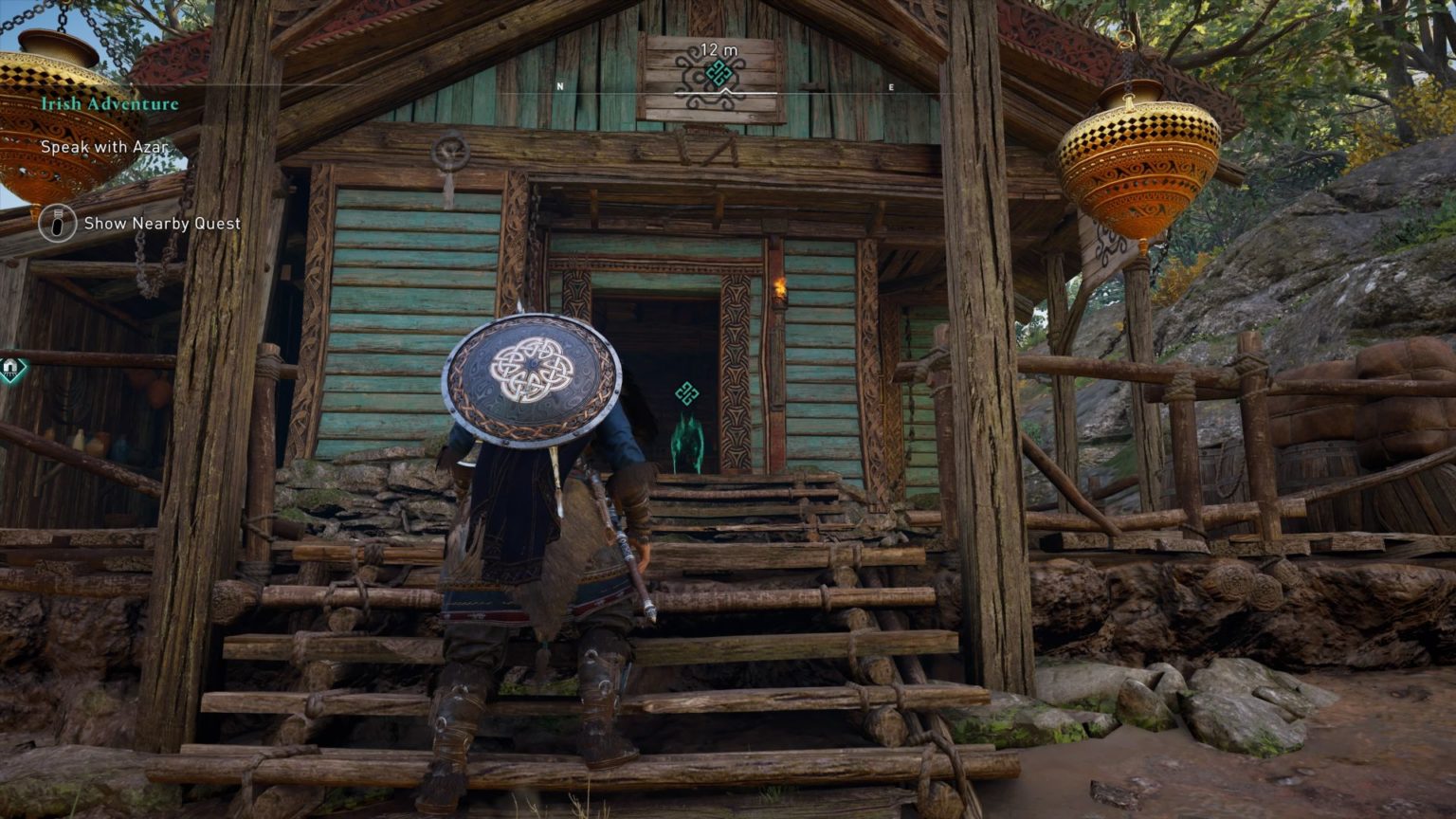The width and height of the screenshot is (1456, 819).
Task: Select the E direction marker on the compass
Action: (x=889, y=85)
